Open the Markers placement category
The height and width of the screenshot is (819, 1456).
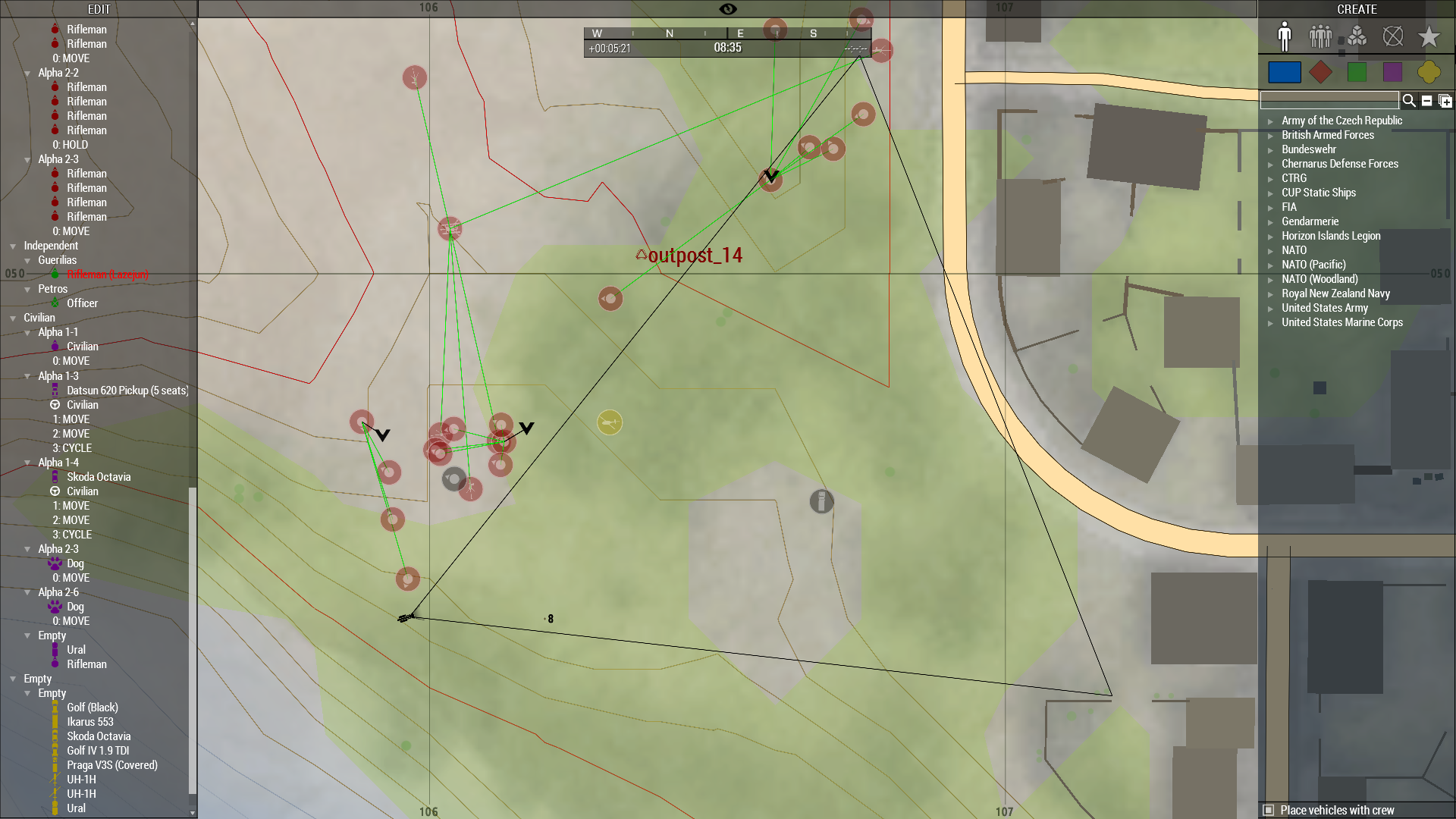[1429, 36]
